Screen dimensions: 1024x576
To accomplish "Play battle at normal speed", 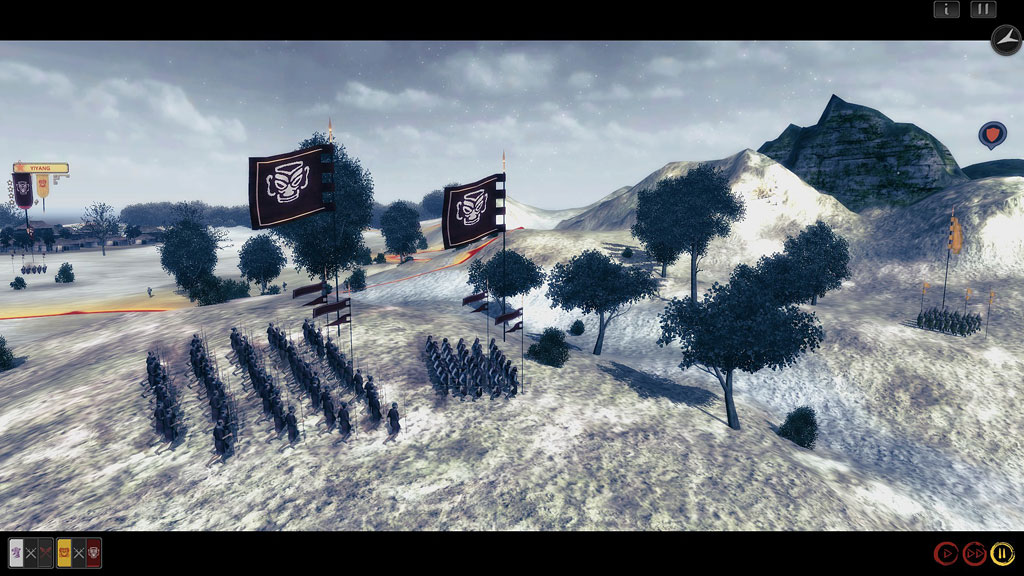I will point(945,553).
